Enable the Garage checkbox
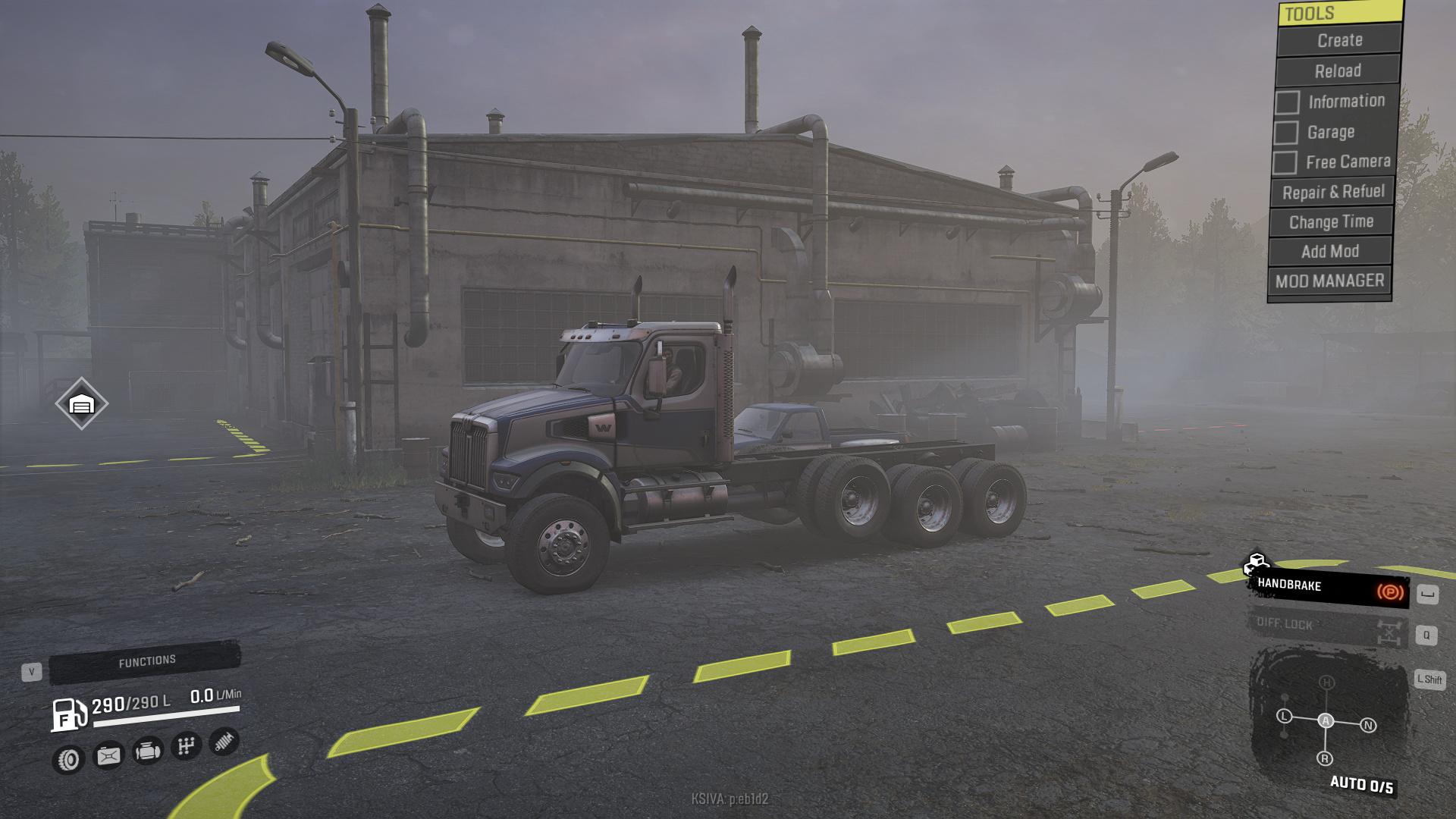Screen dimensions: 1456x819 pyautogui.click(x=1285, y=133)
